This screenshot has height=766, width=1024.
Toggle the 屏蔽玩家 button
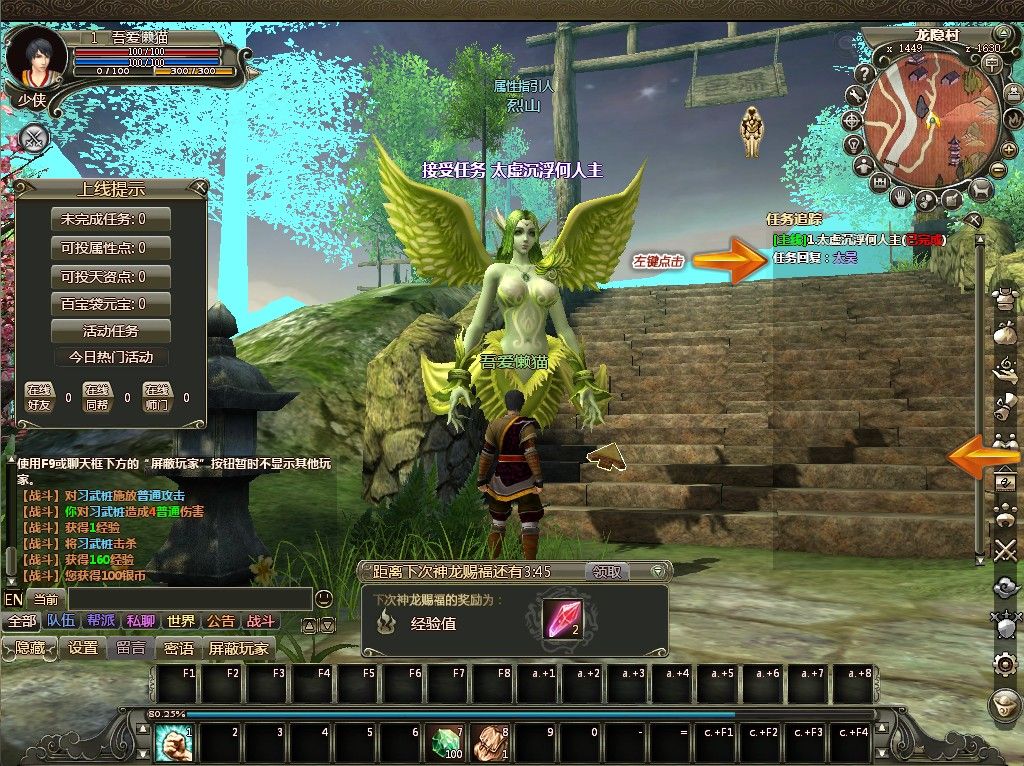pyautogui.click(x=239, y=648)
